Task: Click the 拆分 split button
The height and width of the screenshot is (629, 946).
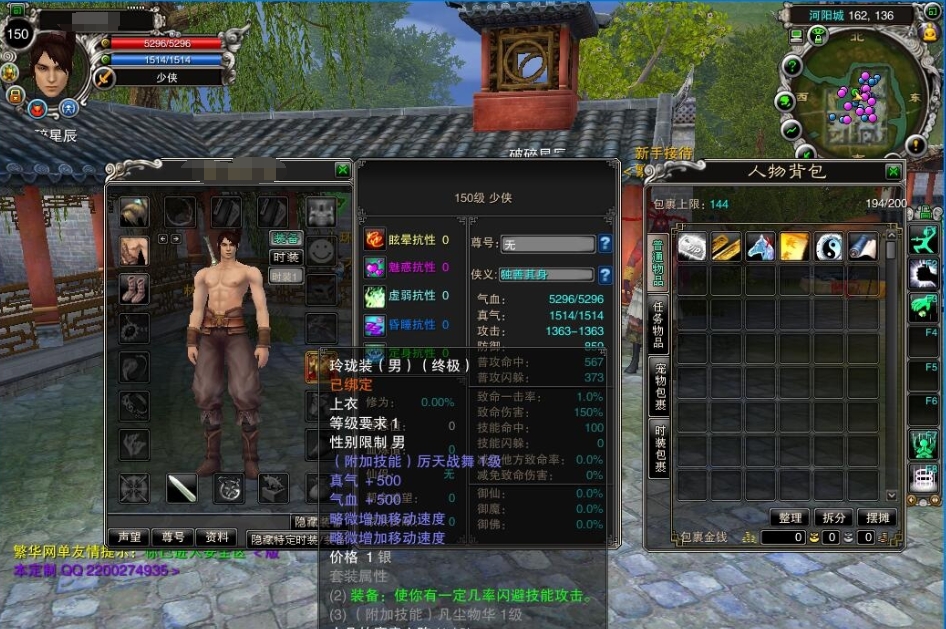Action: click(x=833, y=518)
